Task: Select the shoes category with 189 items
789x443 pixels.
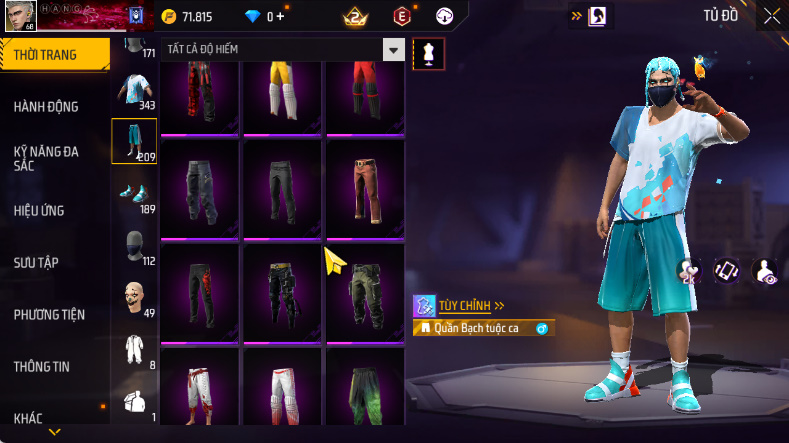Action: pos(133,193)
